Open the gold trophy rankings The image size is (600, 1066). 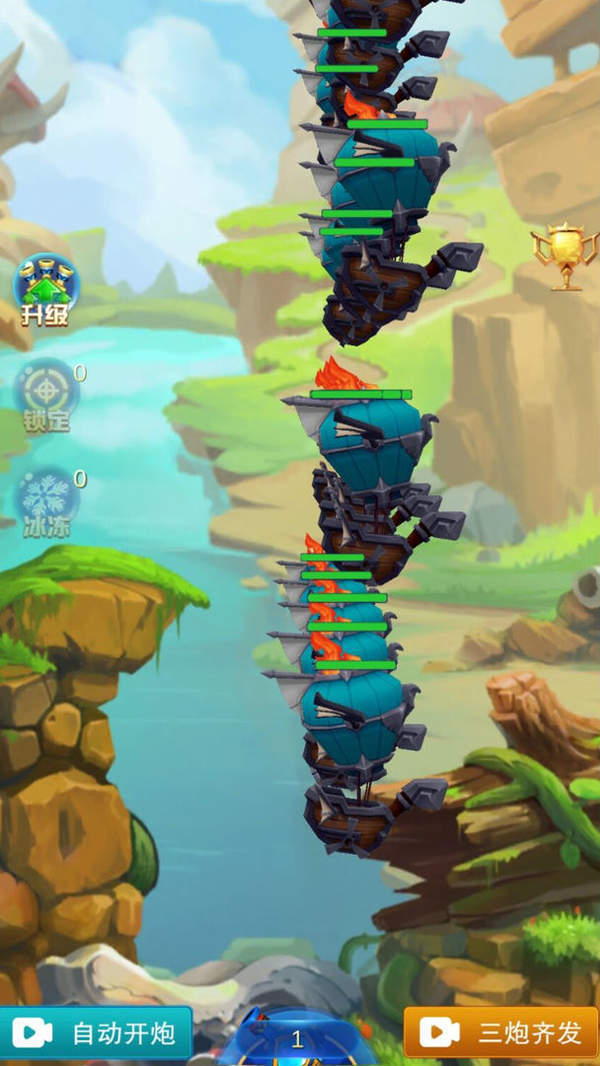click(565, 256)
